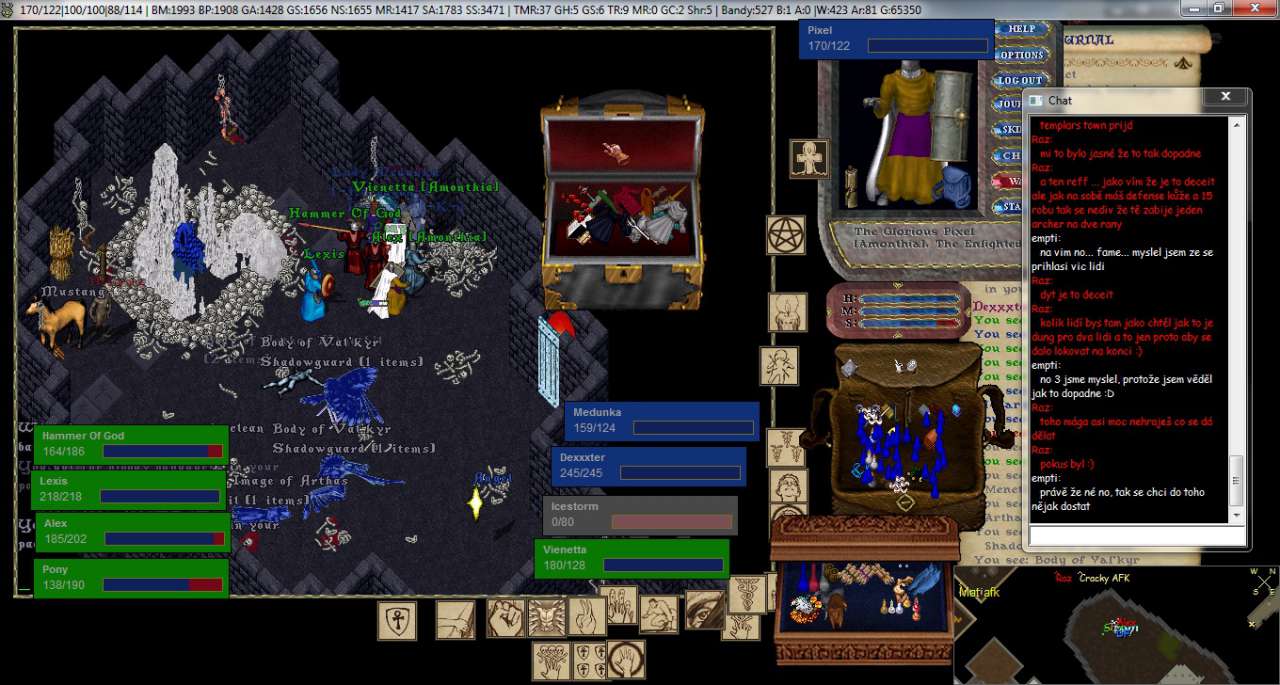Activate the pentagram spell icon
Image resolution: width=1280 pixels, height=685 pixels.
[x=786, y=235]
